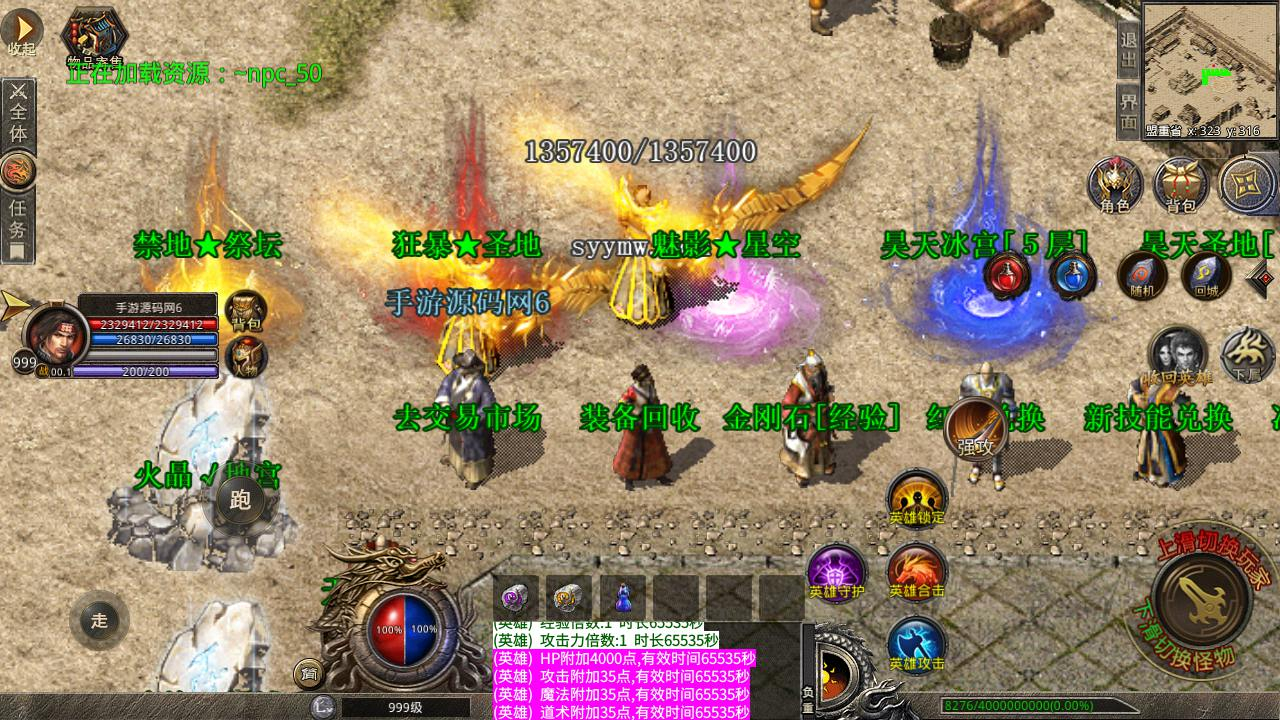
Task: Open the 任务 quest panel tab
Action: [x=17, y=225]
